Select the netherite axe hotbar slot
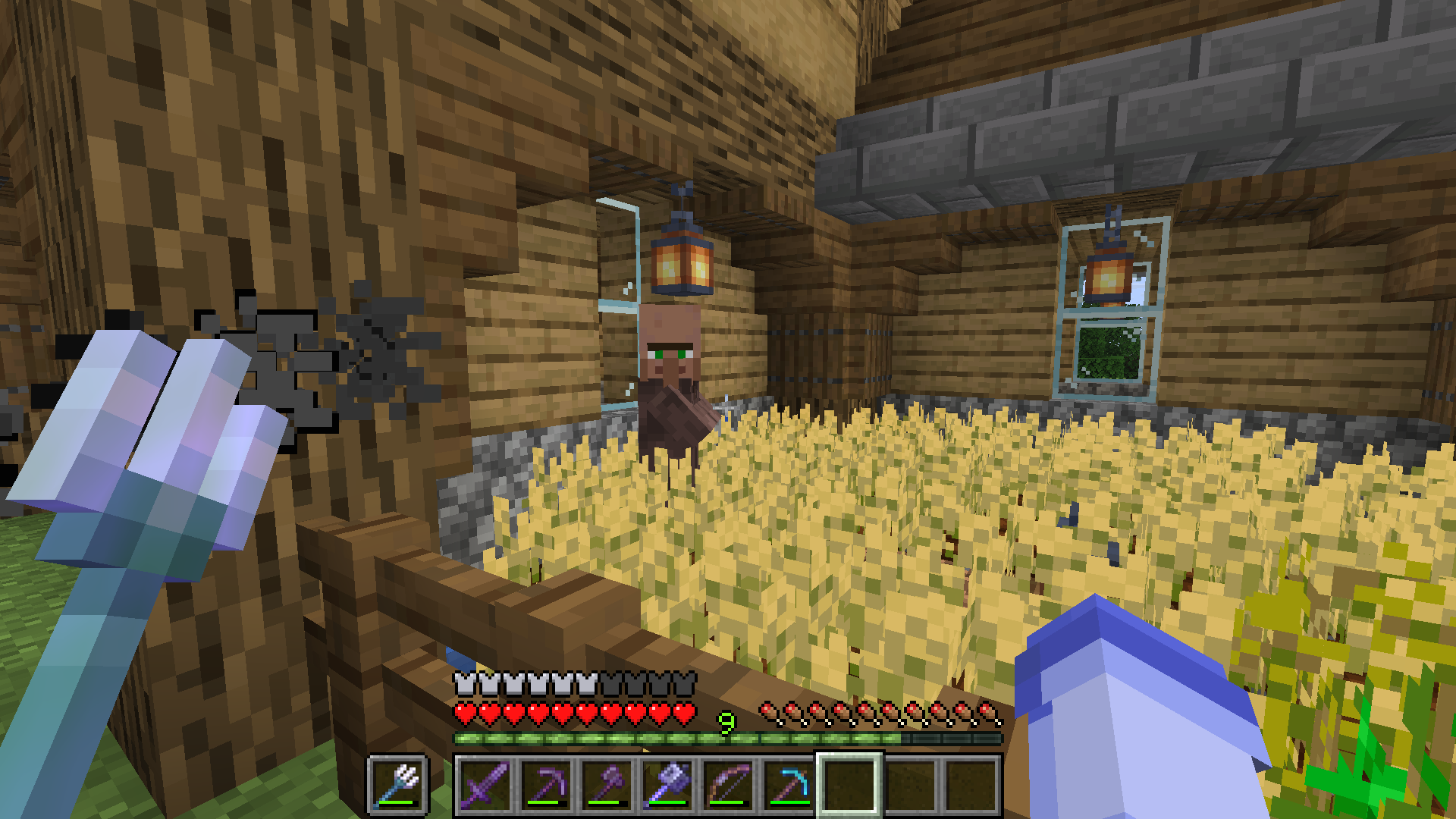 pos(606,785)
